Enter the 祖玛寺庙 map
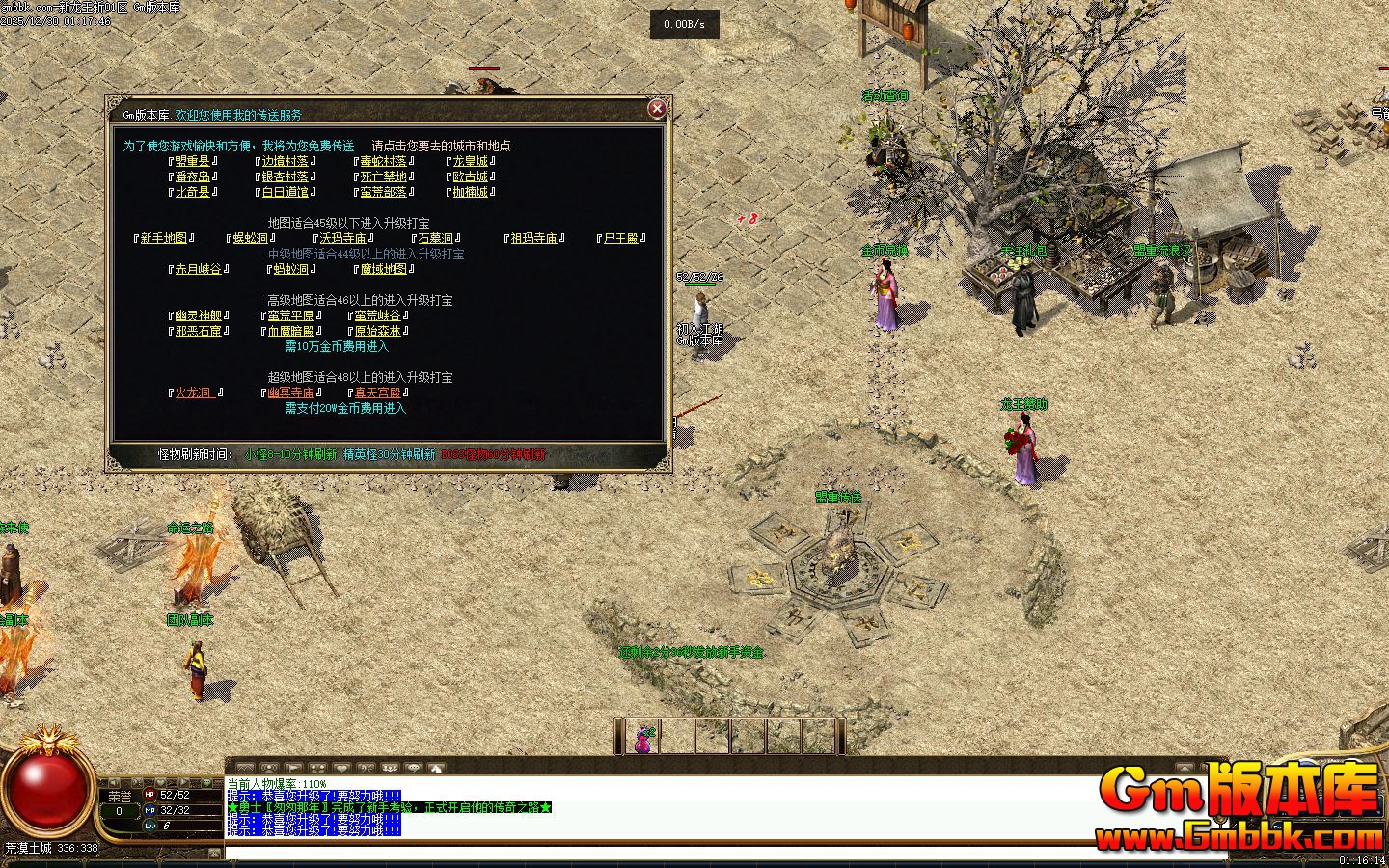 tap(533, 238)
